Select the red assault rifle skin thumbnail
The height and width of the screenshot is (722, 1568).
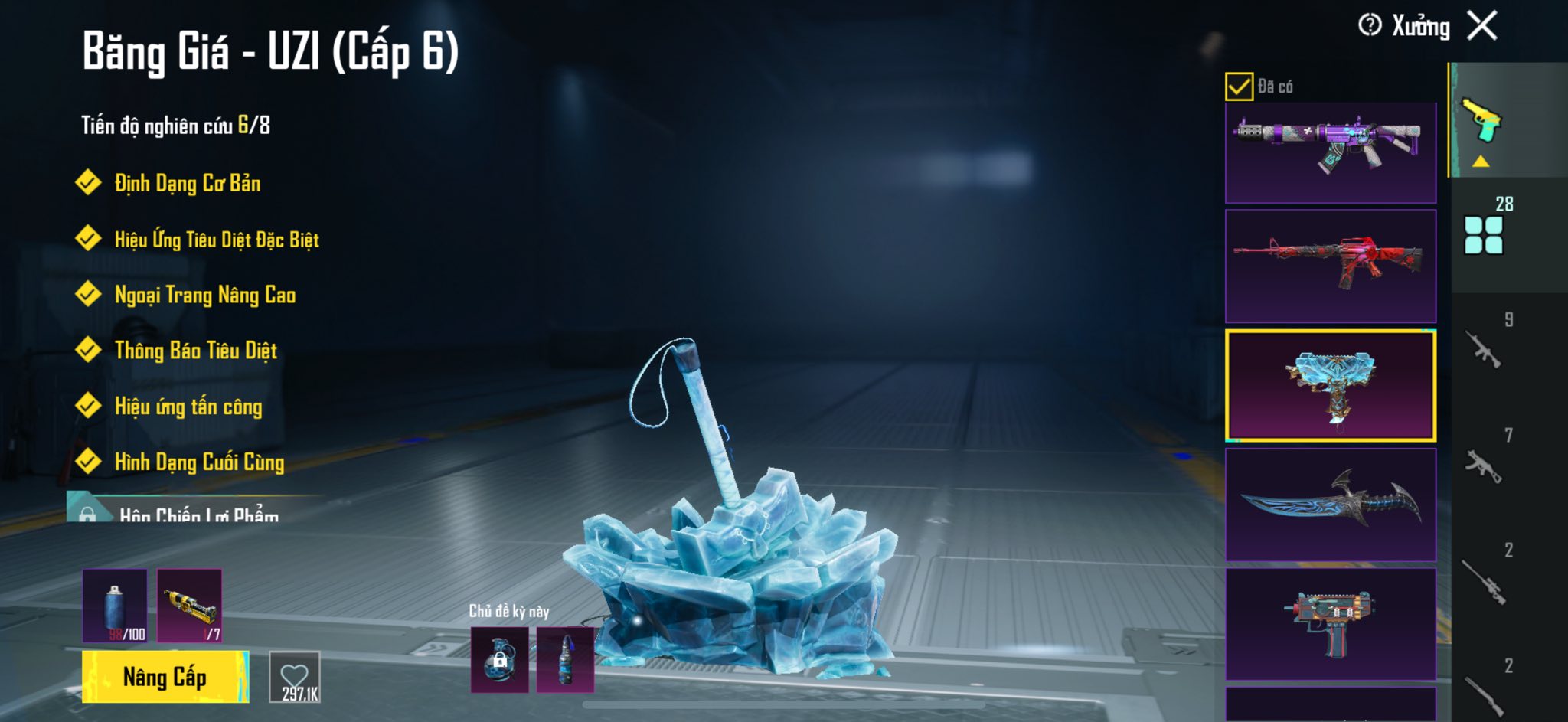point(1331,265)
